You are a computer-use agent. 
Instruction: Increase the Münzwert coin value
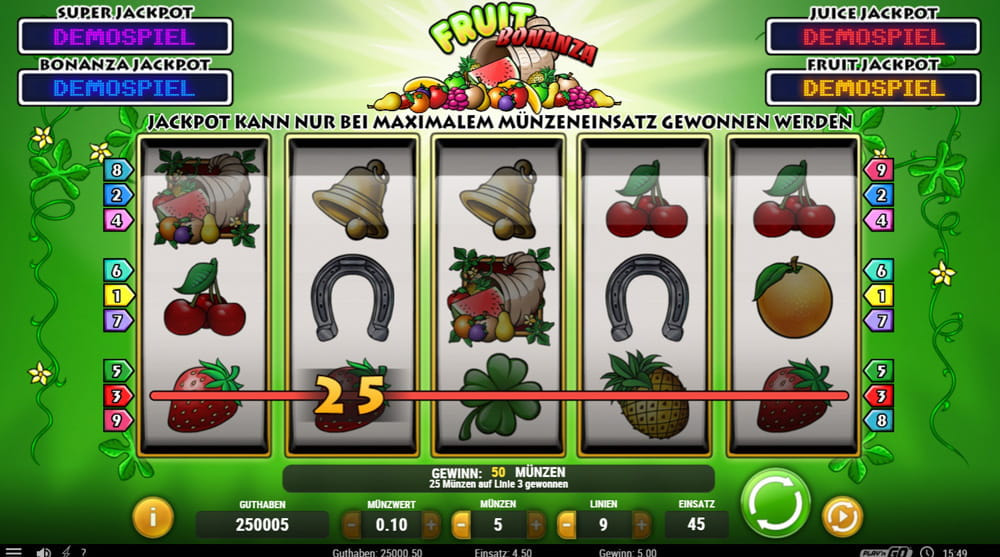tap(430, 524)
